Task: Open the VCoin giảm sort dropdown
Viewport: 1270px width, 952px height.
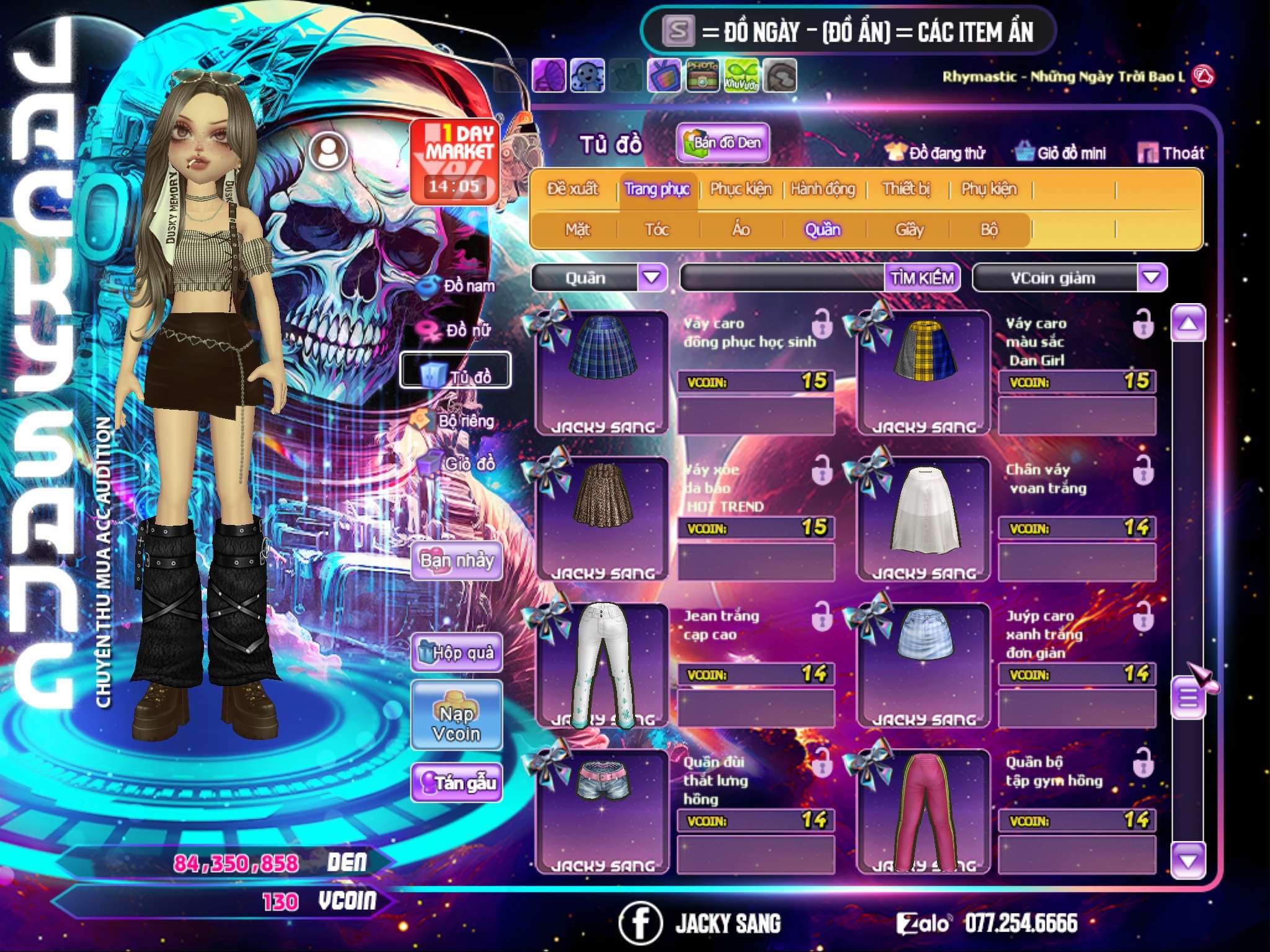Action: pos(1152,277)
